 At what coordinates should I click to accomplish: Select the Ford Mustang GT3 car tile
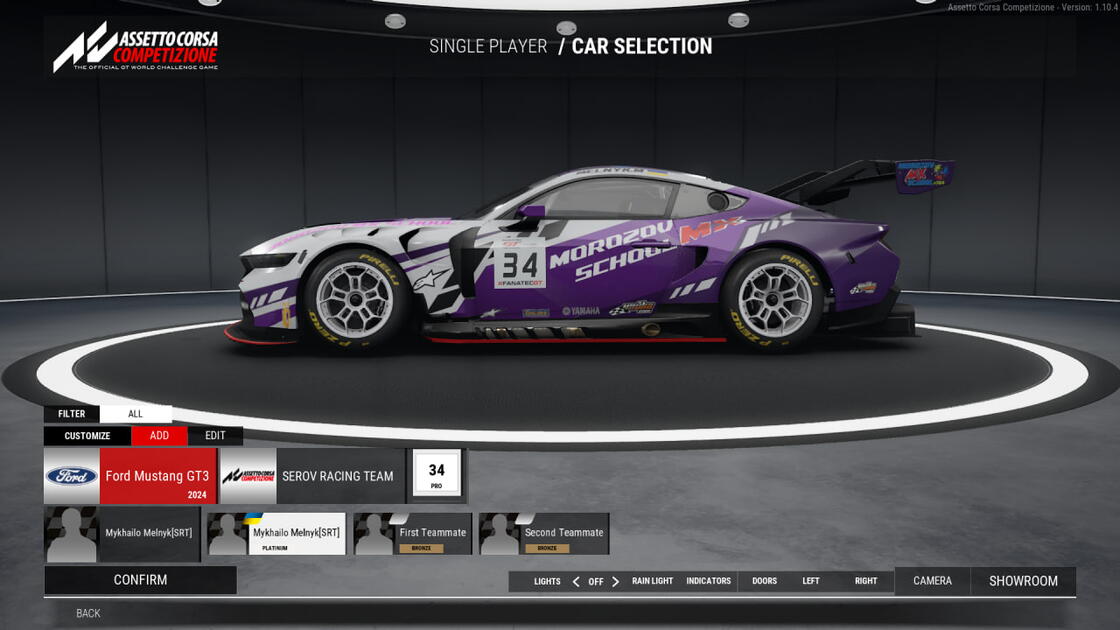click(x=130, y=476)
